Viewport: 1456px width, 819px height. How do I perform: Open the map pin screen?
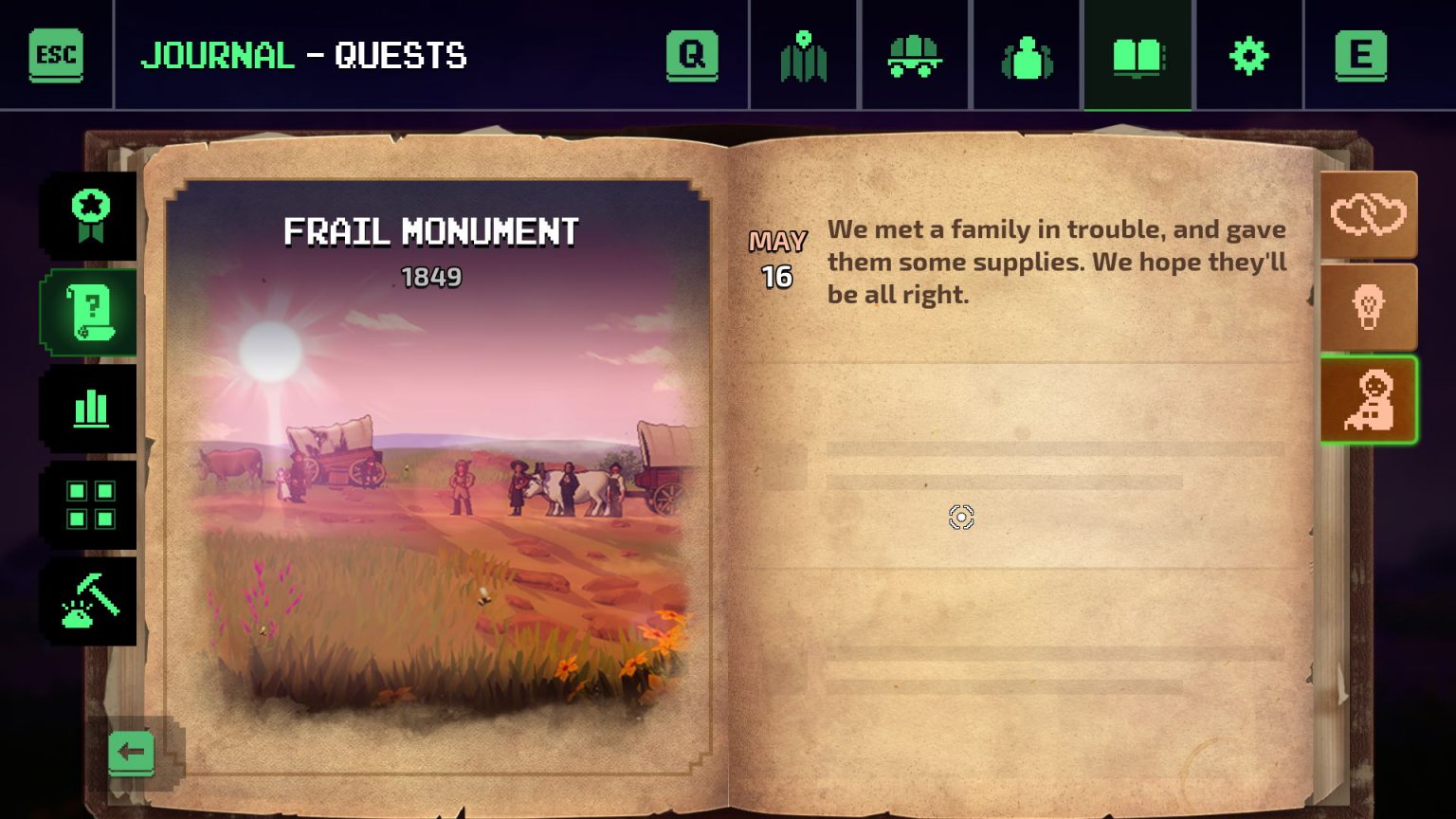coord(803,55)
